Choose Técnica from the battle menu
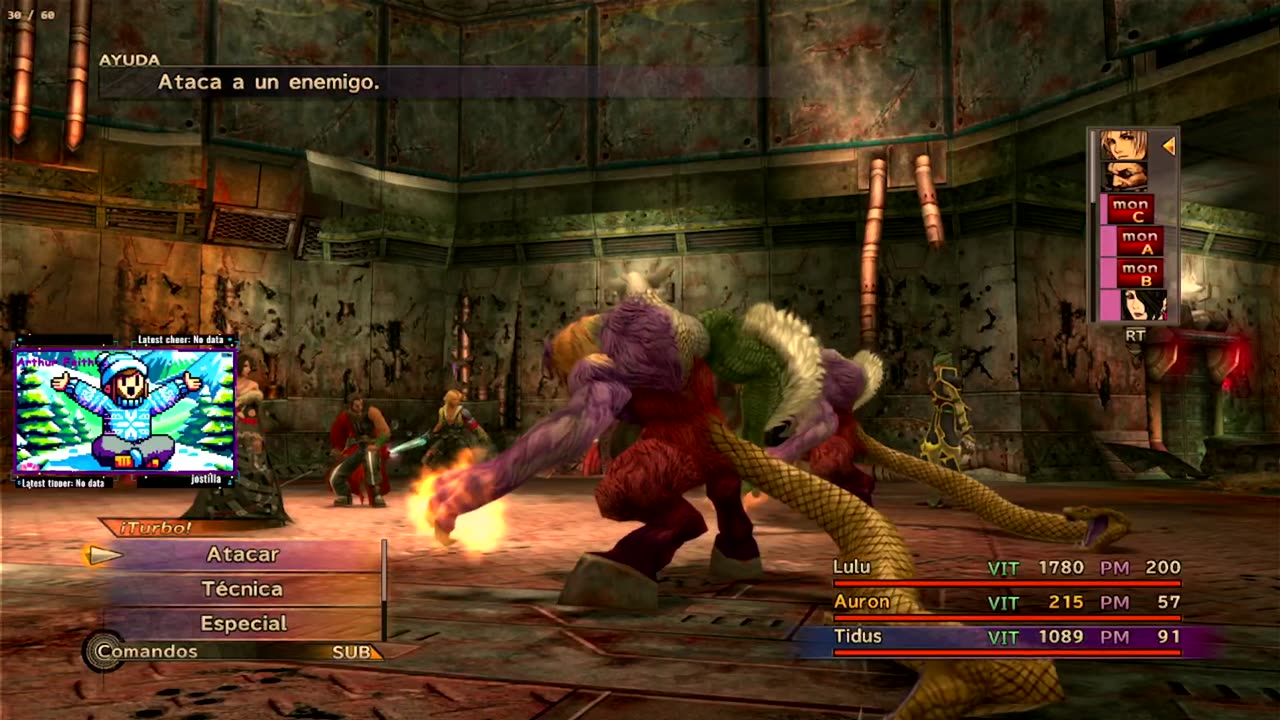The height and width of the screenshot is (720, 1280). [242, 589]
